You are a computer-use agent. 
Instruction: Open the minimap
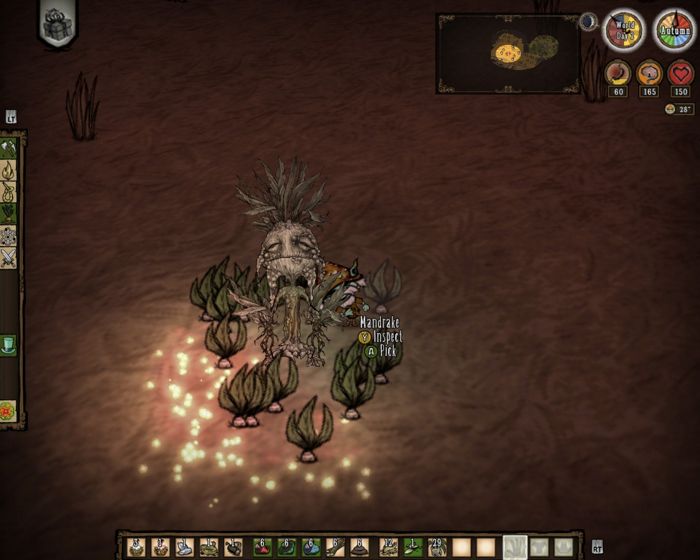coord(508,52)
